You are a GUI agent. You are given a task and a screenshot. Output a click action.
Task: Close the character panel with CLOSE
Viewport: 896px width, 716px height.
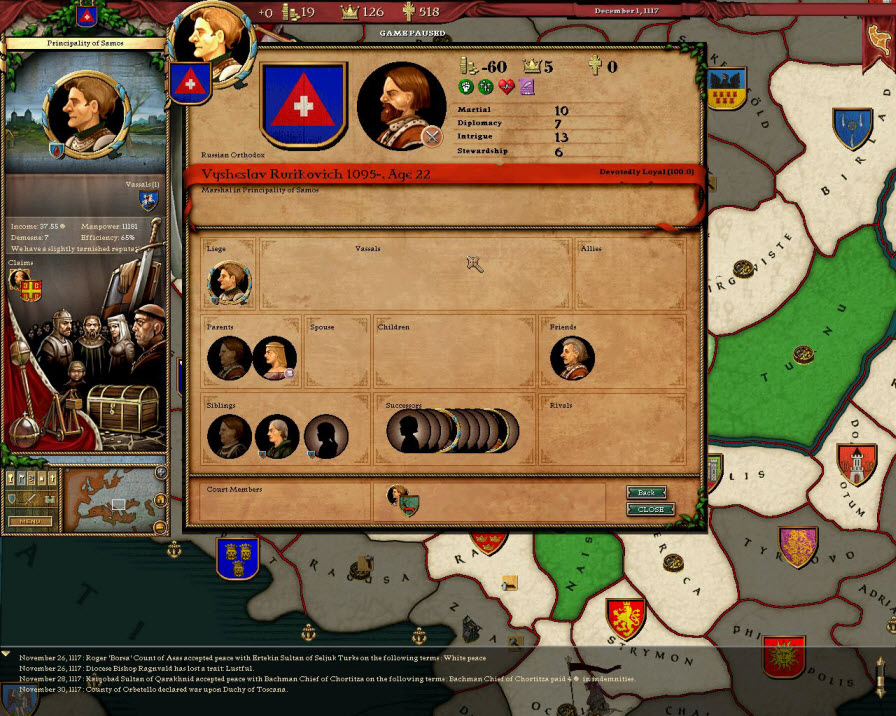tap(650, 509)
